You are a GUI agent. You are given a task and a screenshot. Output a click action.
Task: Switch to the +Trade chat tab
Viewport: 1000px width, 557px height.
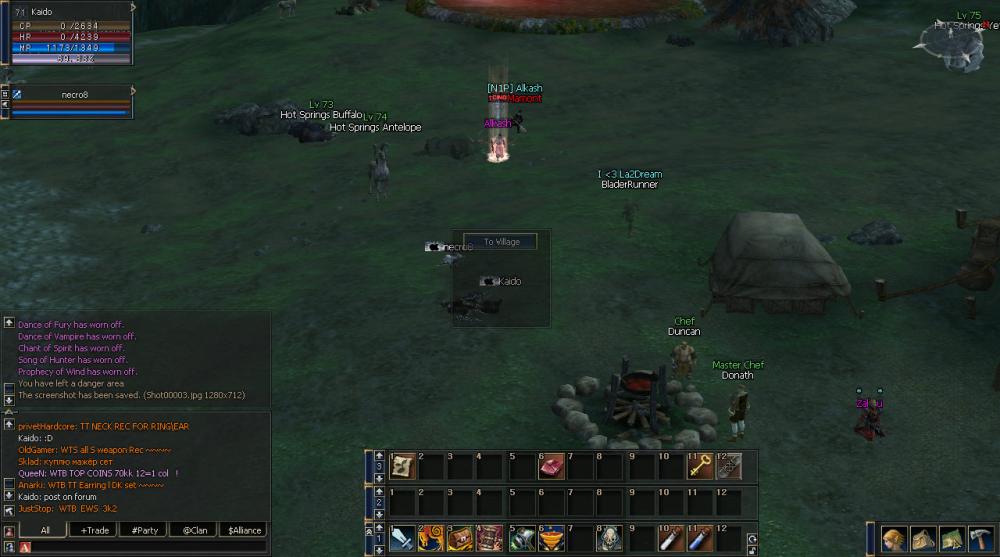[96, 530]
